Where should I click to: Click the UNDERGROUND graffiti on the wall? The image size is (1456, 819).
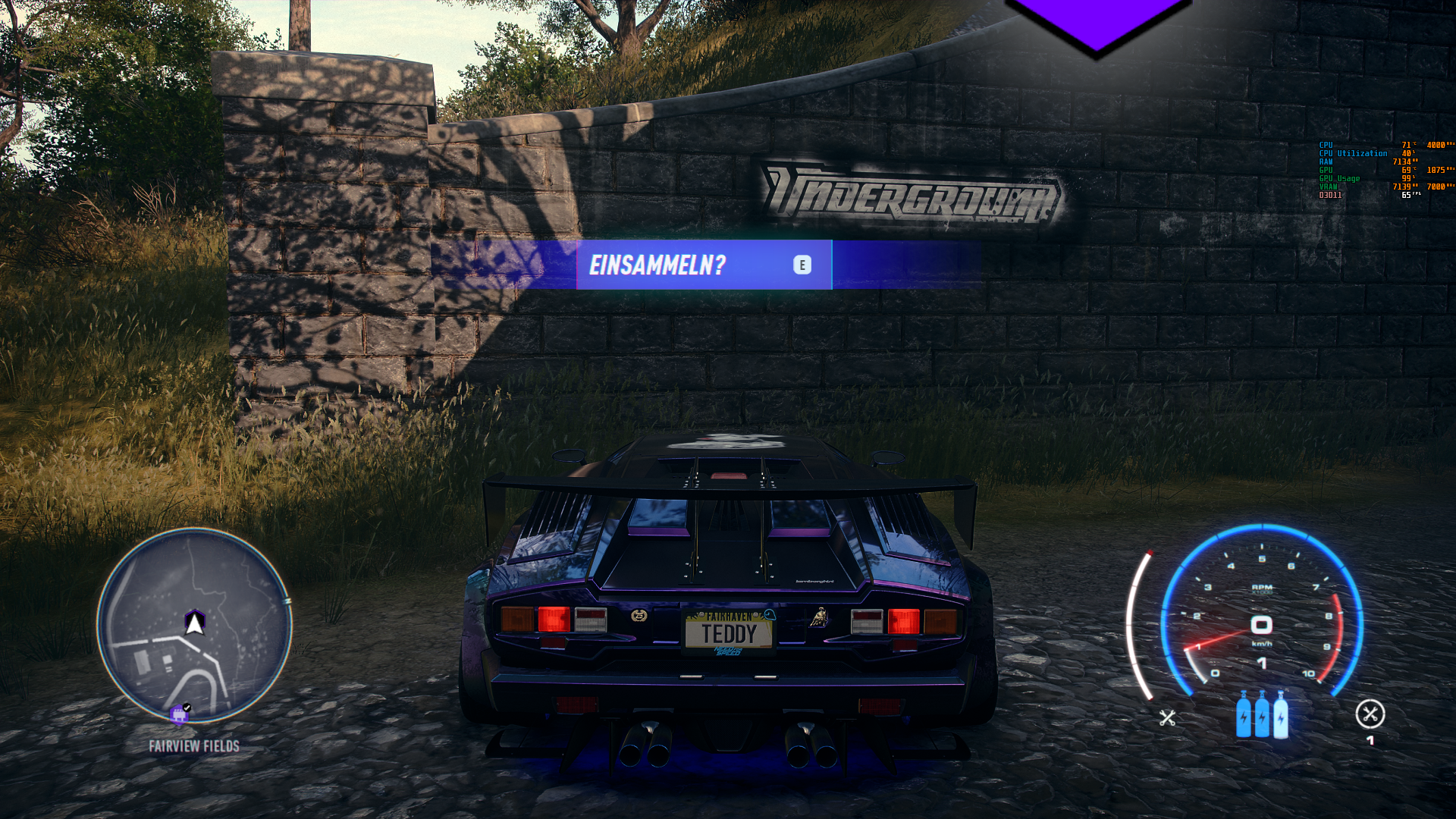910,193
